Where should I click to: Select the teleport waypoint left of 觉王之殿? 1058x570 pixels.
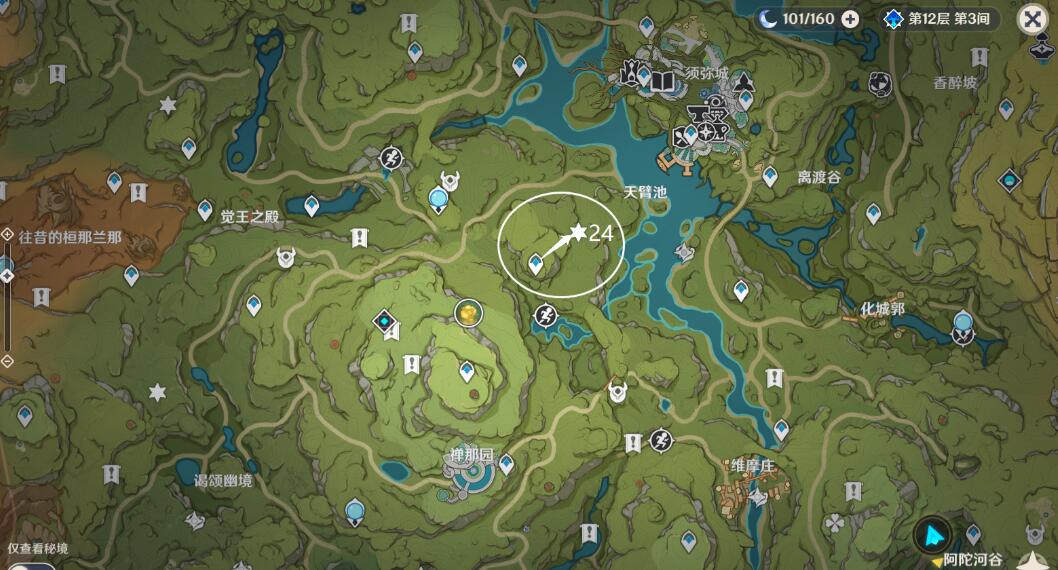point(205,210)
